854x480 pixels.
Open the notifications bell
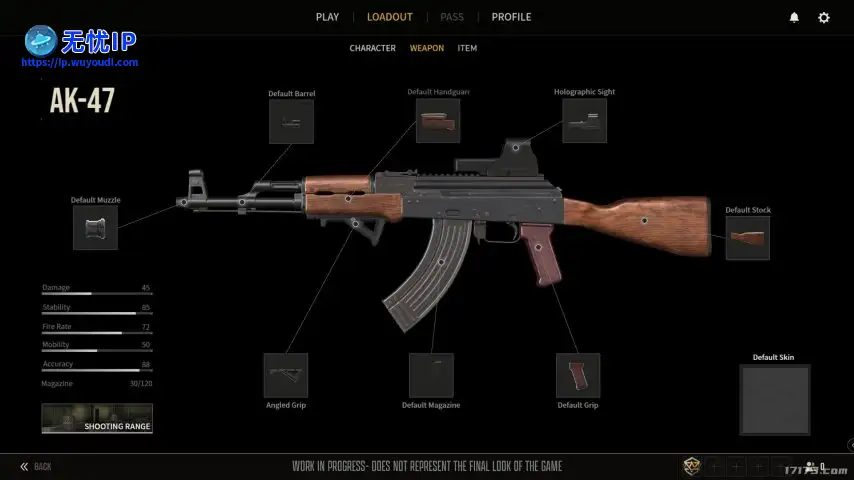point(794,18)
